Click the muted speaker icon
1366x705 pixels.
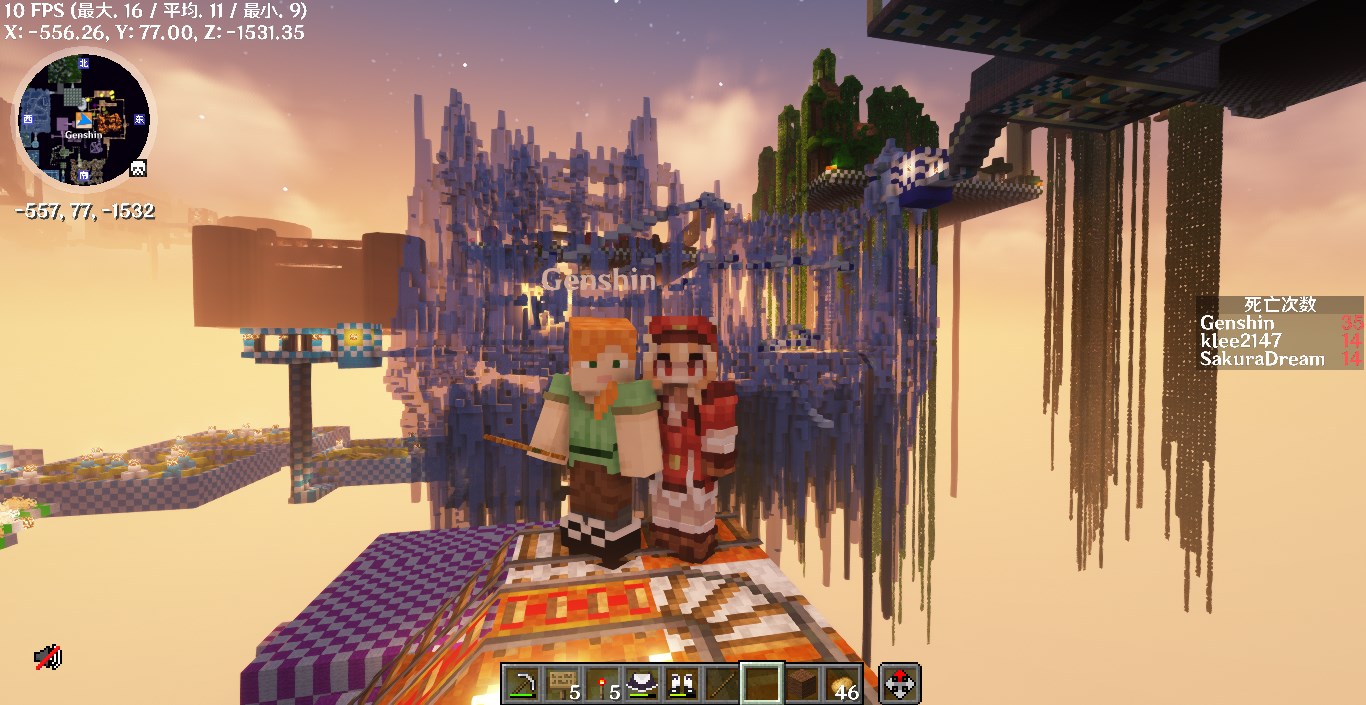pyautogui.click(x=47, y=657)
